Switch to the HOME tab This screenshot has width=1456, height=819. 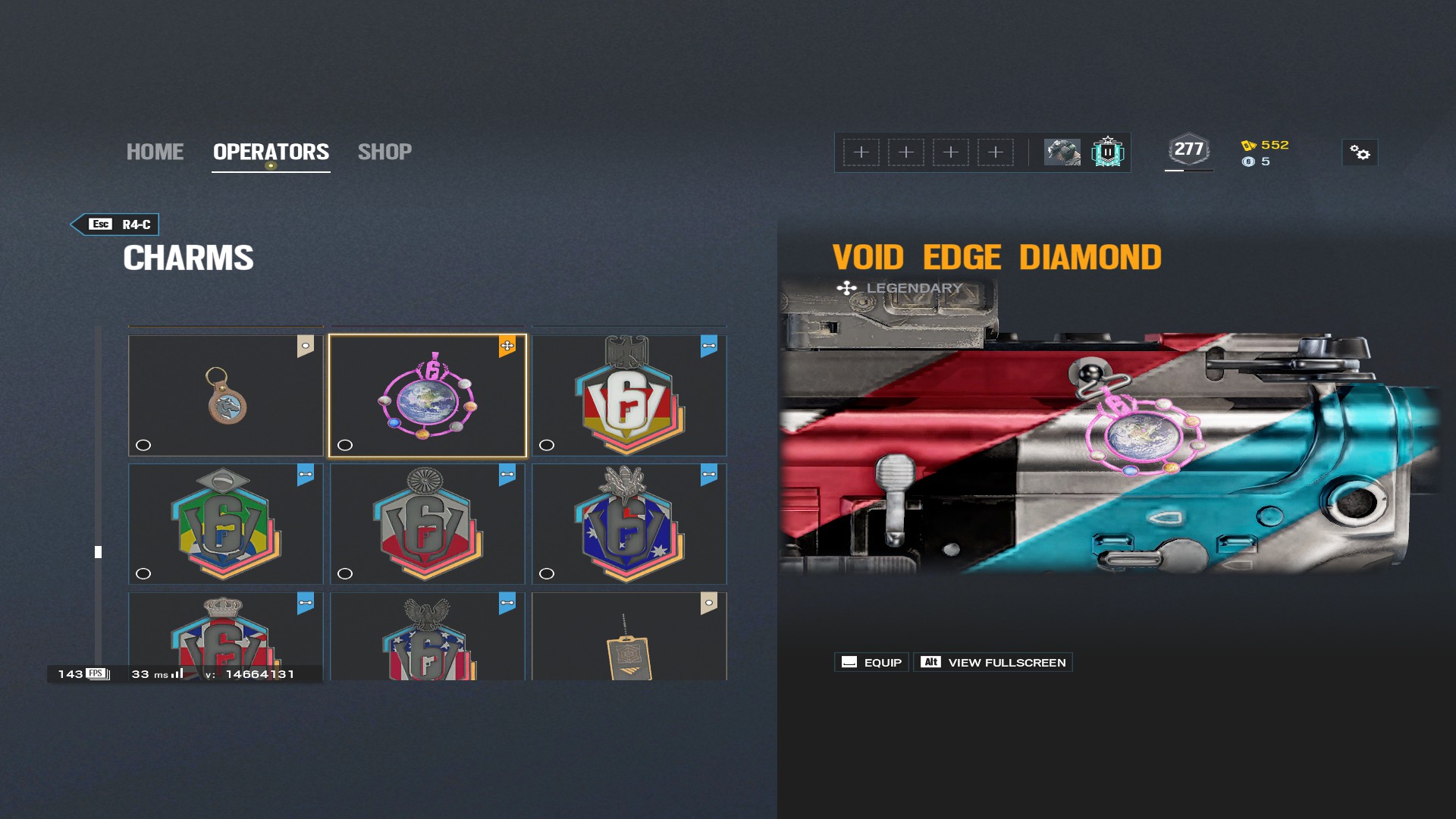155,151
